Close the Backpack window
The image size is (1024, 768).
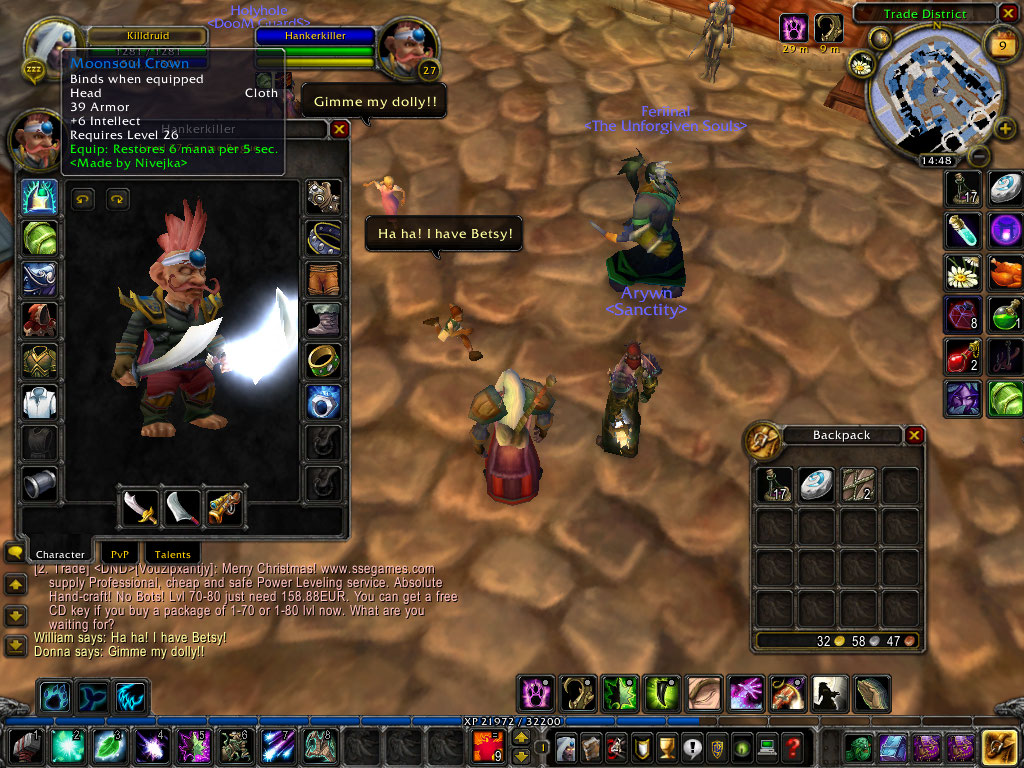(914, 435)
